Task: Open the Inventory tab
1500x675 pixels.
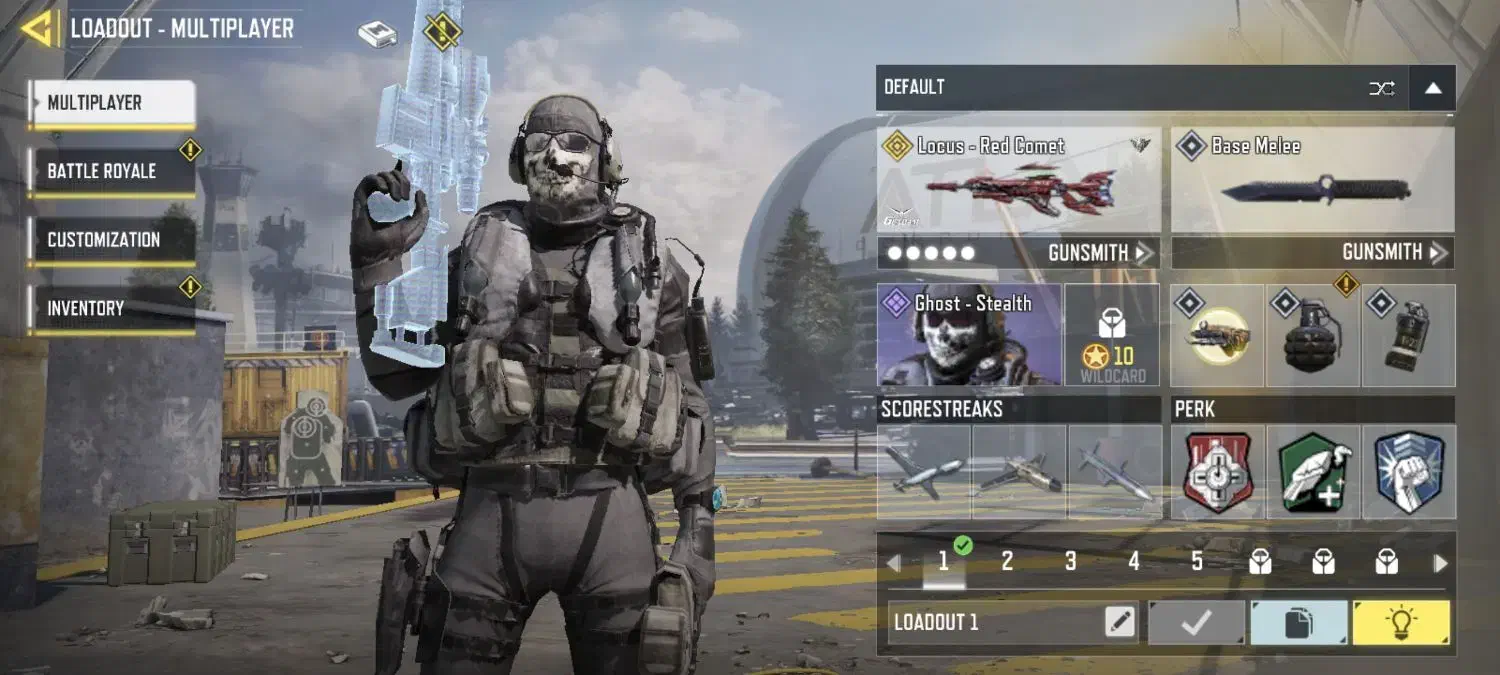Action: pos(111,308)
